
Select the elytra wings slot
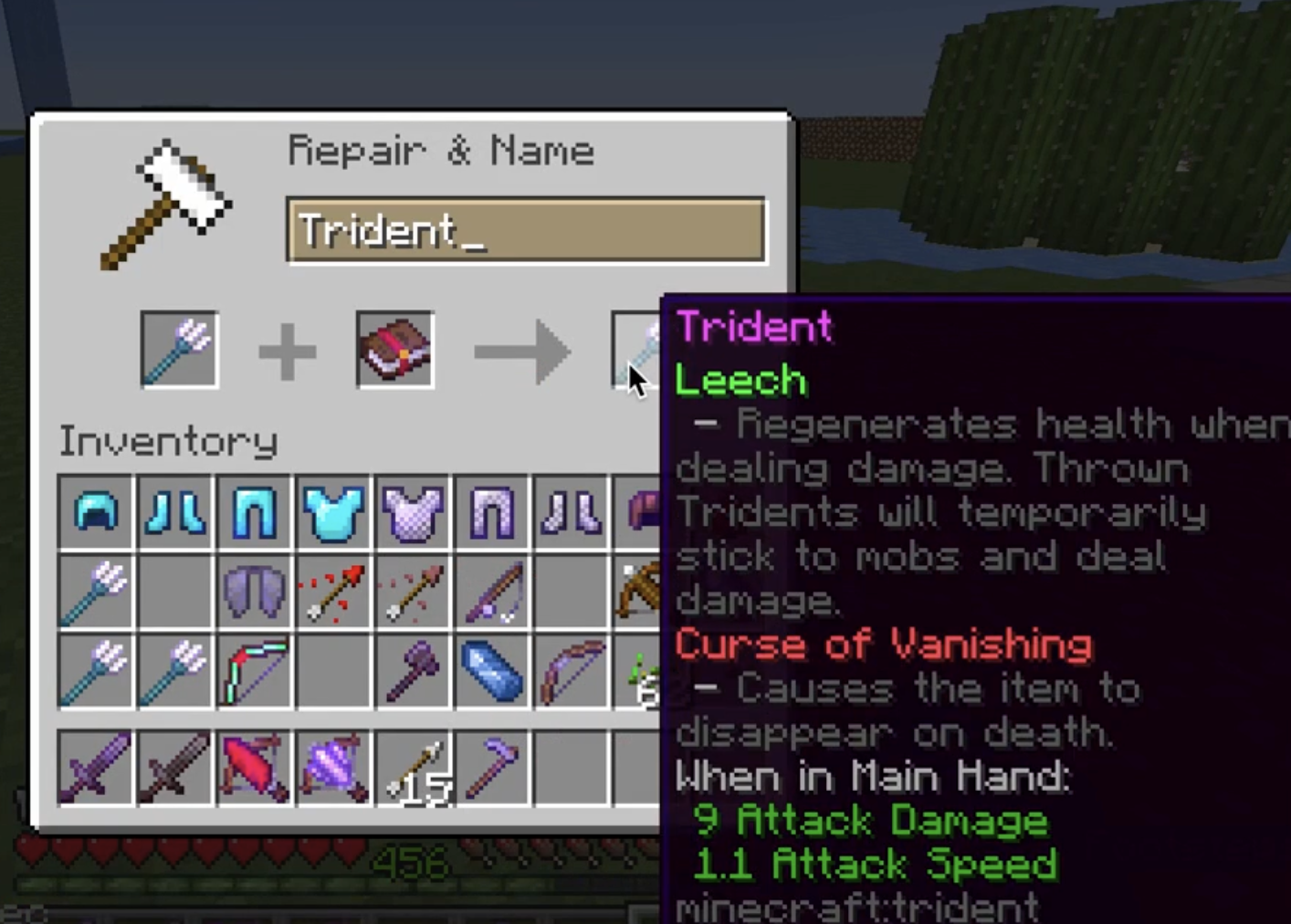pos(255,592)
